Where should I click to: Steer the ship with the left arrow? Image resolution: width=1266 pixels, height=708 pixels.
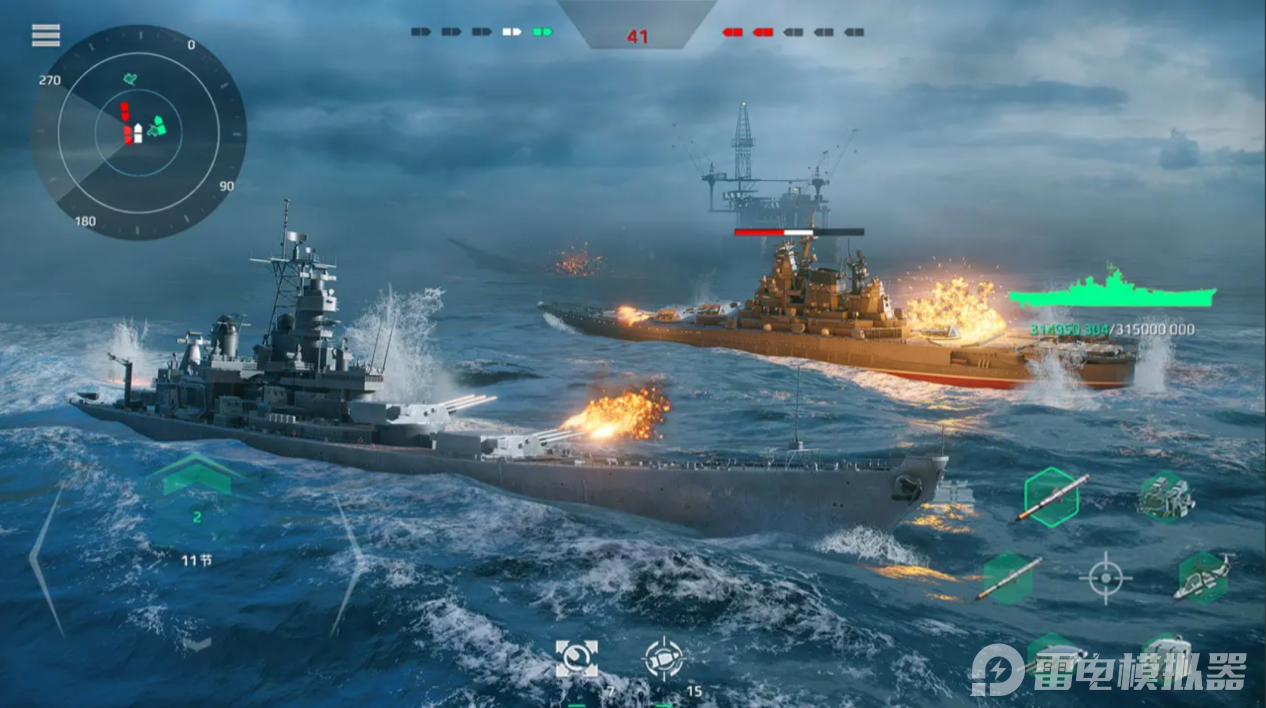47,562
